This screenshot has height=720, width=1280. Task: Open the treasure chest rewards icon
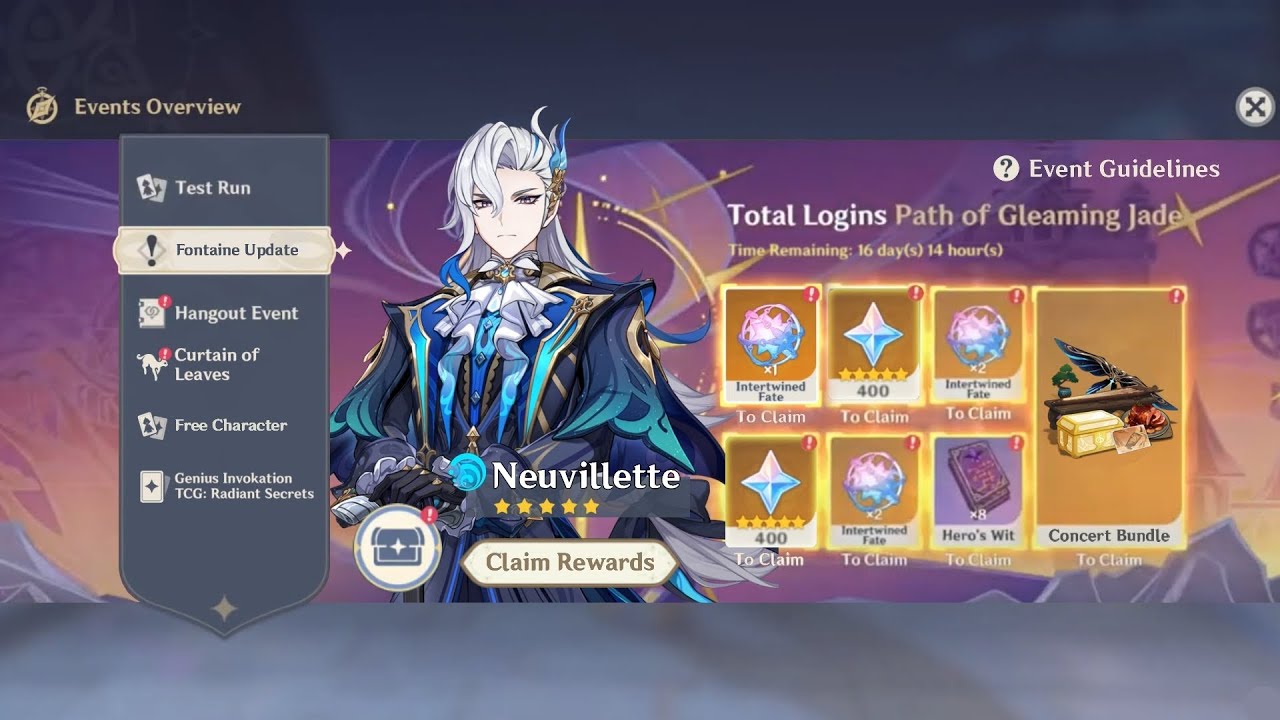[x=398, y=548]
